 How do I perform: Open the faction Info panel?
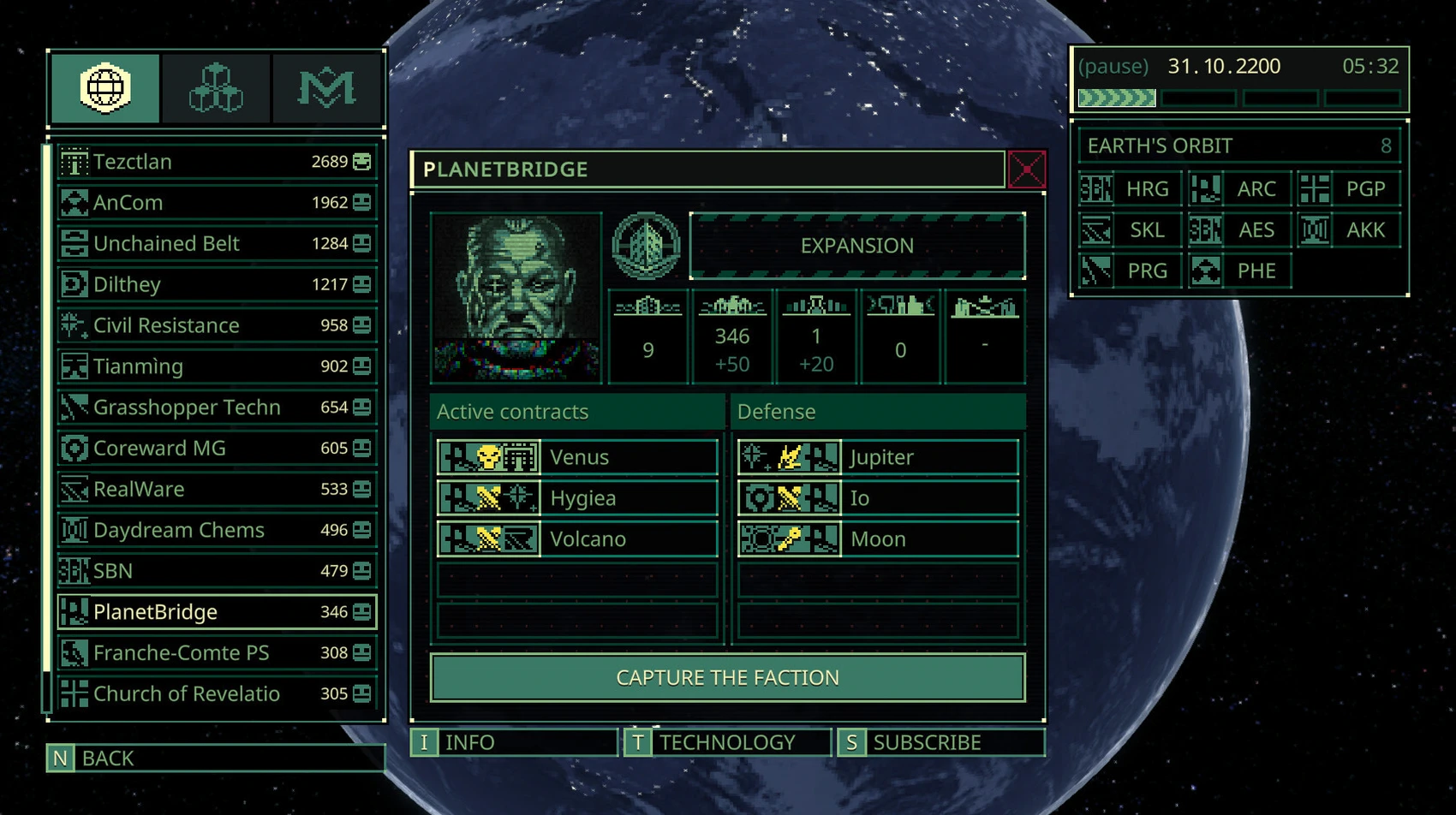tap(514, 742)
